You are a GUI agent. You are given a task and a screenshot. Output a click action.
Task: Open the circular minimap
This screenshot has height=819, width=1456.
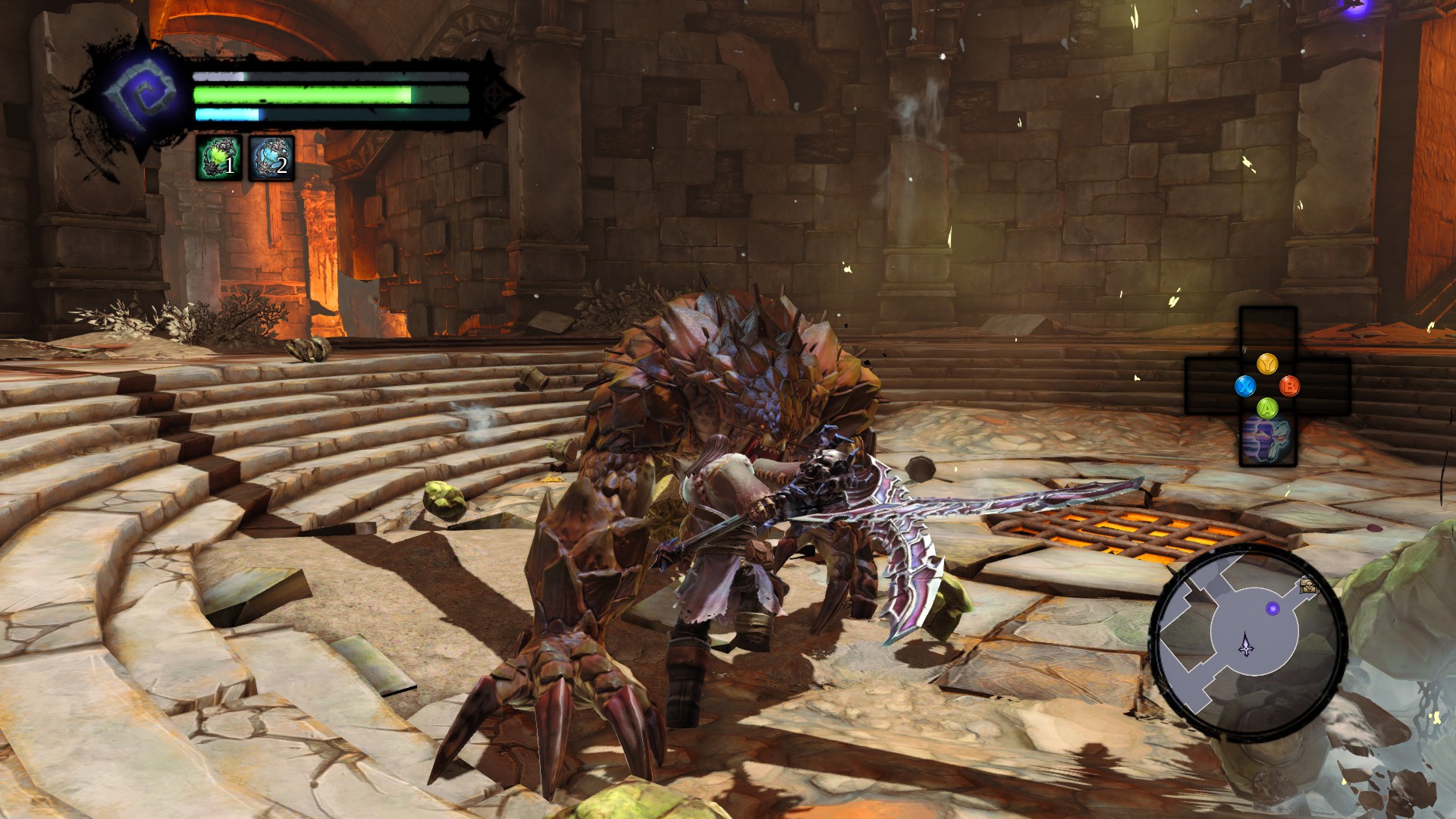click(1247, 642)
